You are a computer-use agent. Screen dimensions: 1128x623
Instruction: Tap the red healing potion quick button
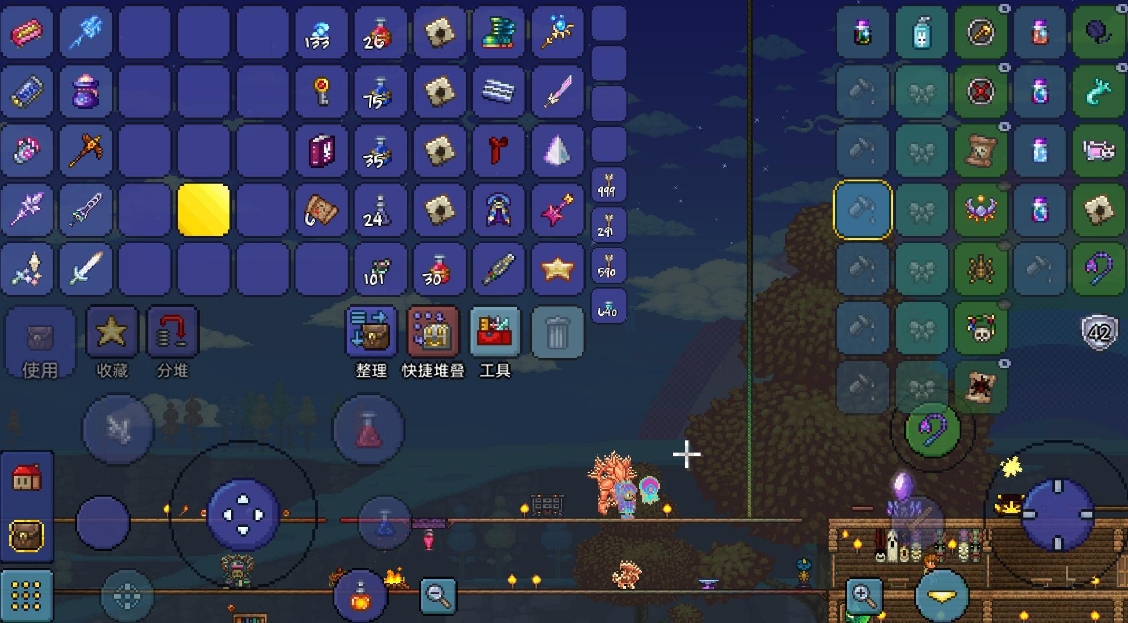coord(368,430)
